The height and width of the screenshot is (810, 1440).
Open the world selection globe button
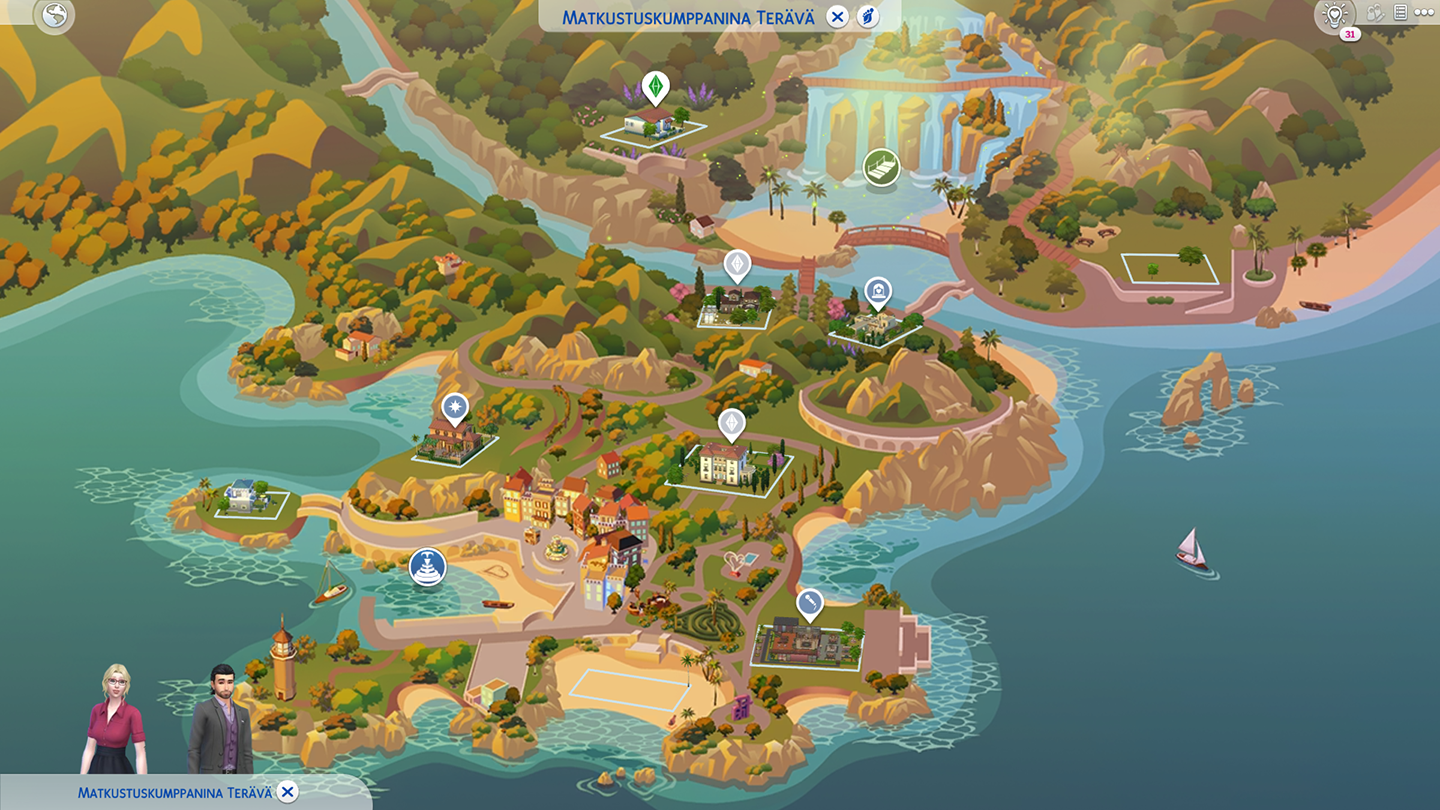[53, 16]
